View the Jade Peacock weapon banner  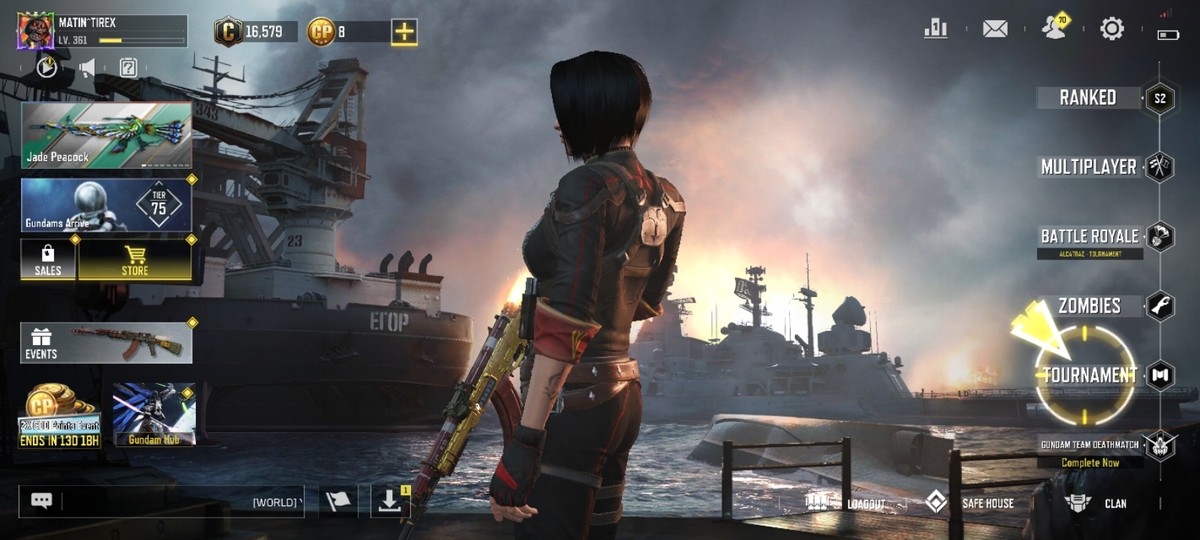point(106,134)
